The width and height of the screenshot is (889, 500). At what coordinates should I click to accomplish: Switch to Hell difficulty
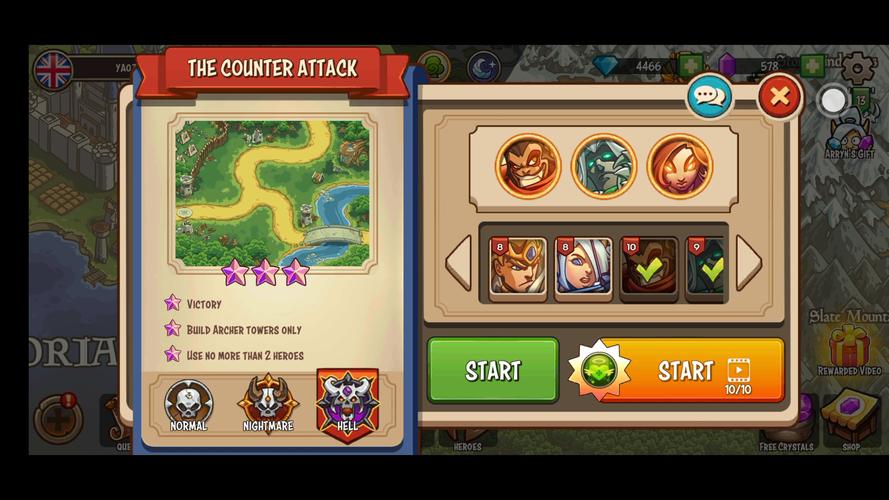(347, 403)
